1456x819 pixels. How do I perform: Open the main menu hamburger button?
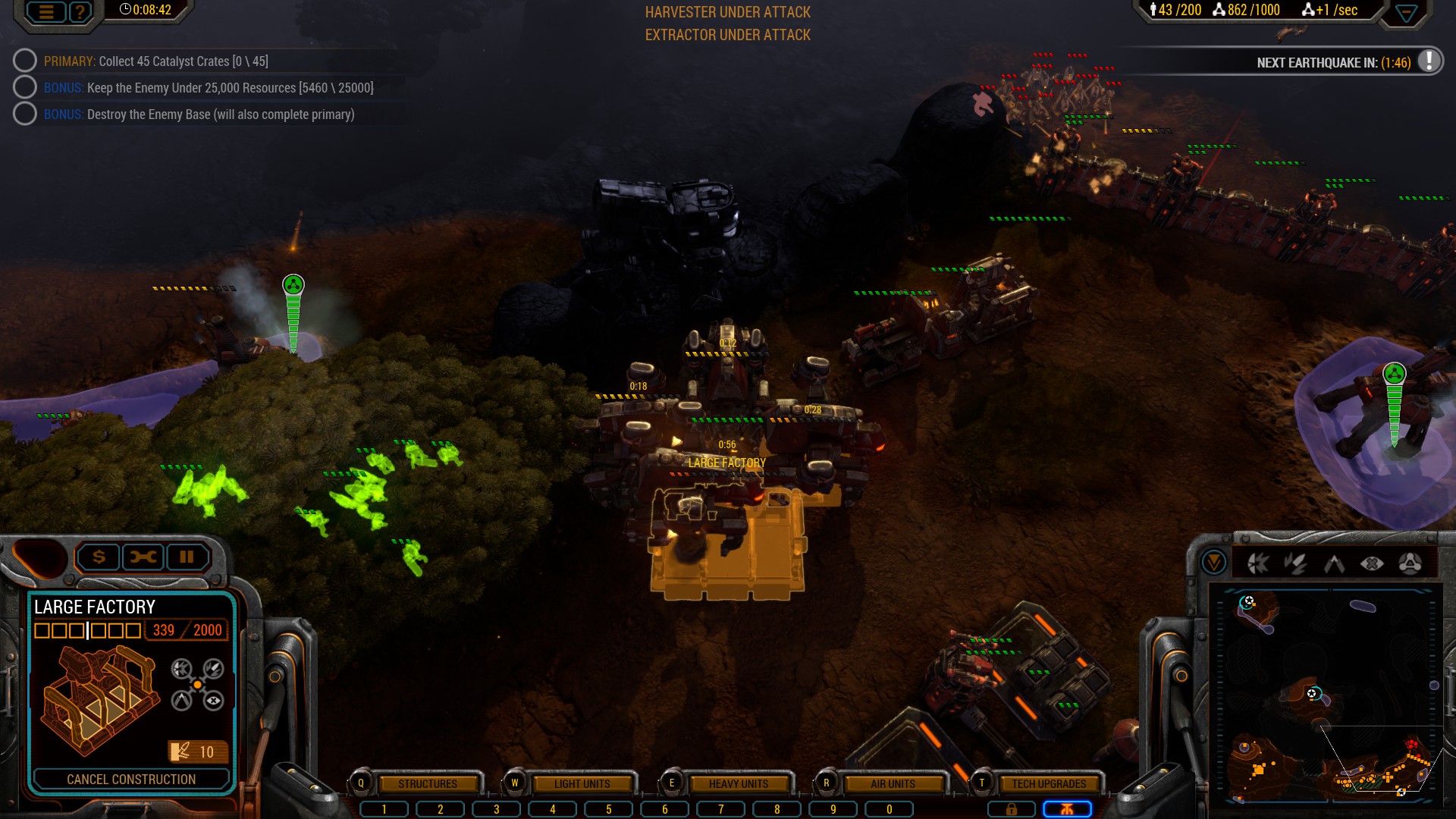click(46, 11)
